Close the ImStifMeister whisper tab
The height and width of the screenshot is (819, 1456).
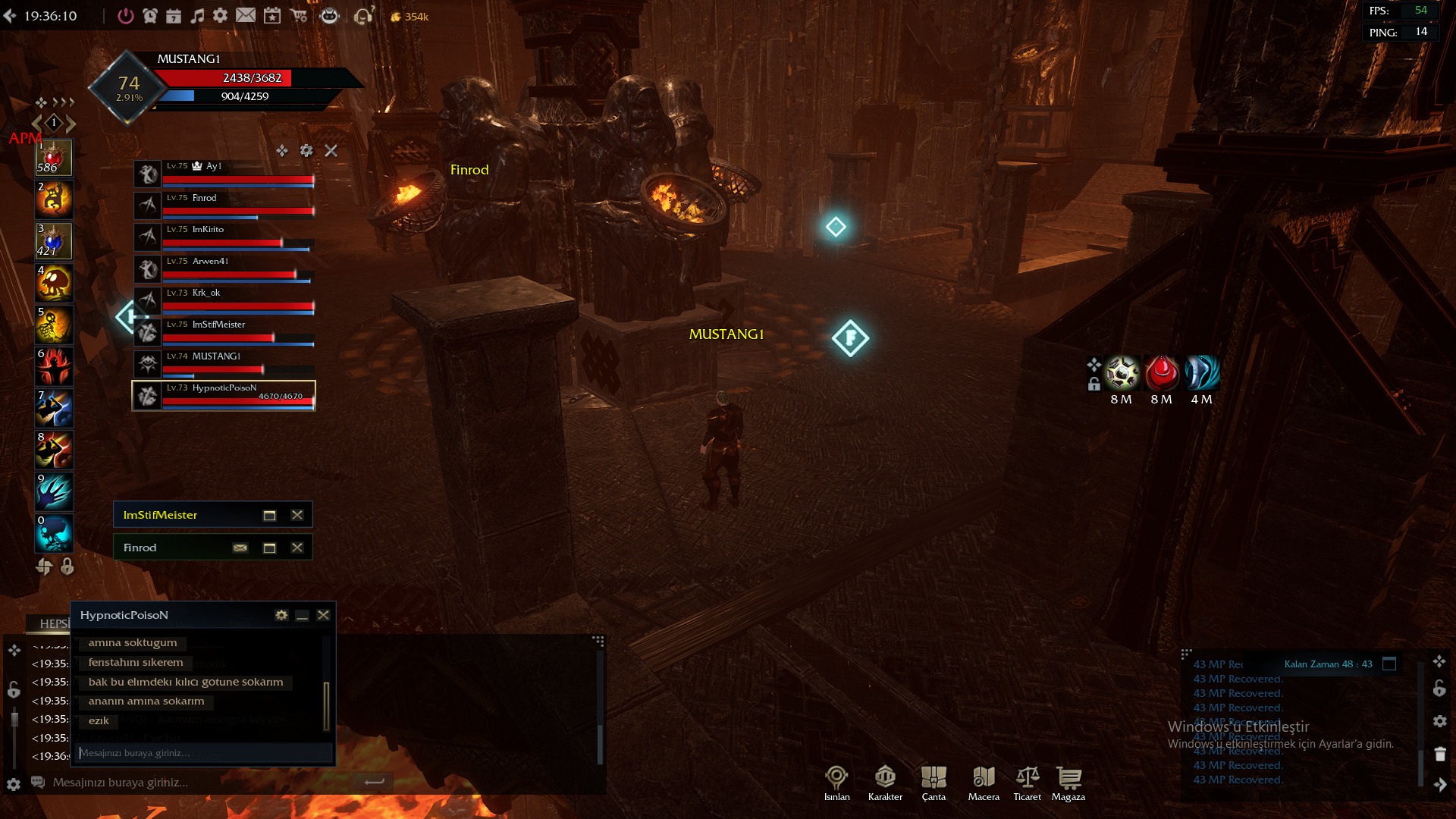click(297, 515)
